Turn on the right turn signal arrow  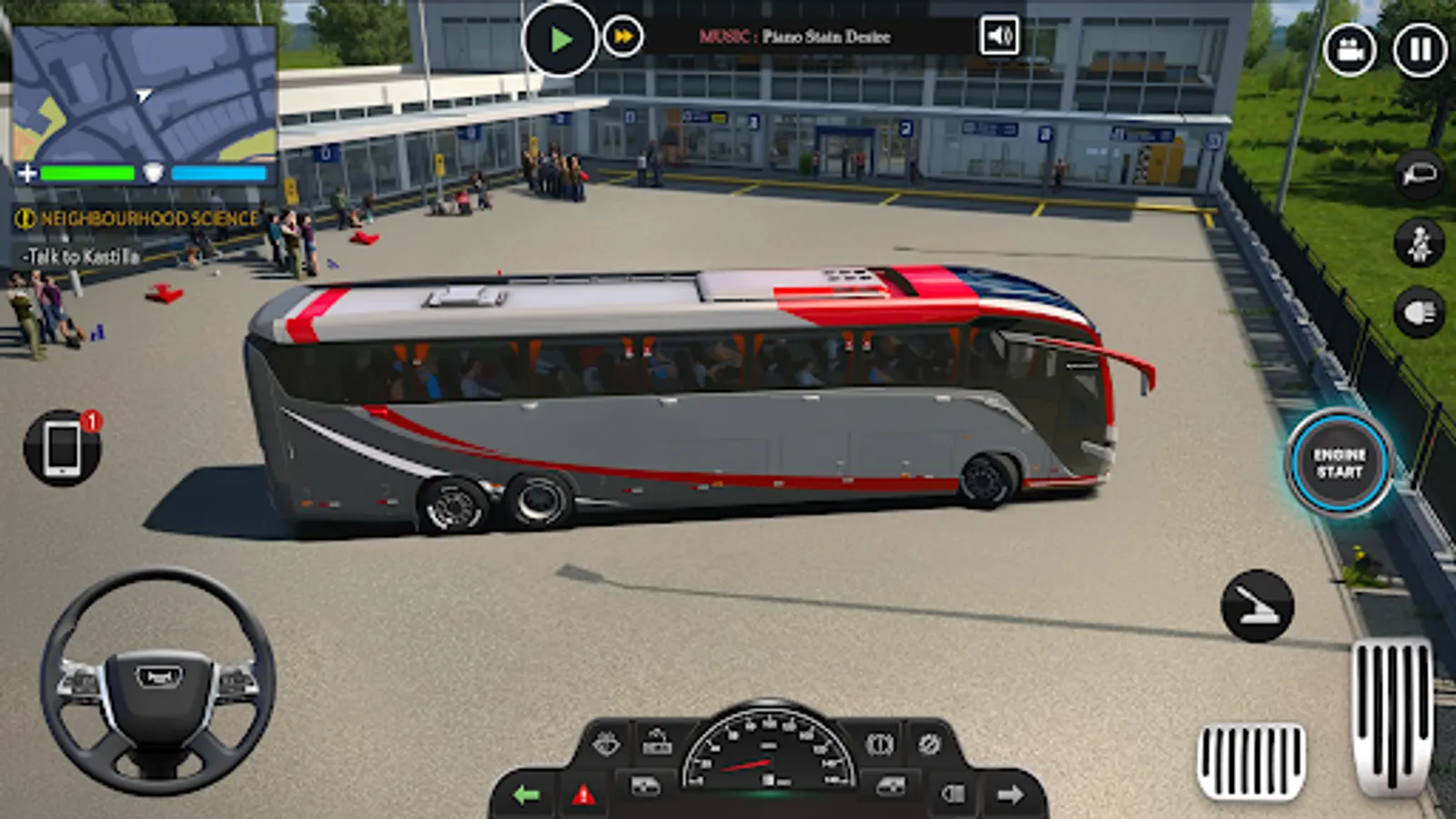1012,794
